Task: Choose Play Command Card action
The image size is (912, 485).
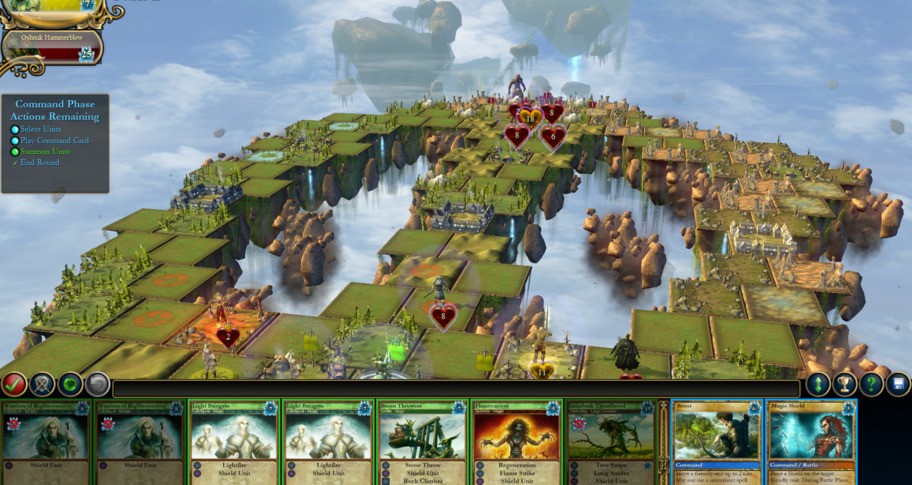Action: pos(54,141)
